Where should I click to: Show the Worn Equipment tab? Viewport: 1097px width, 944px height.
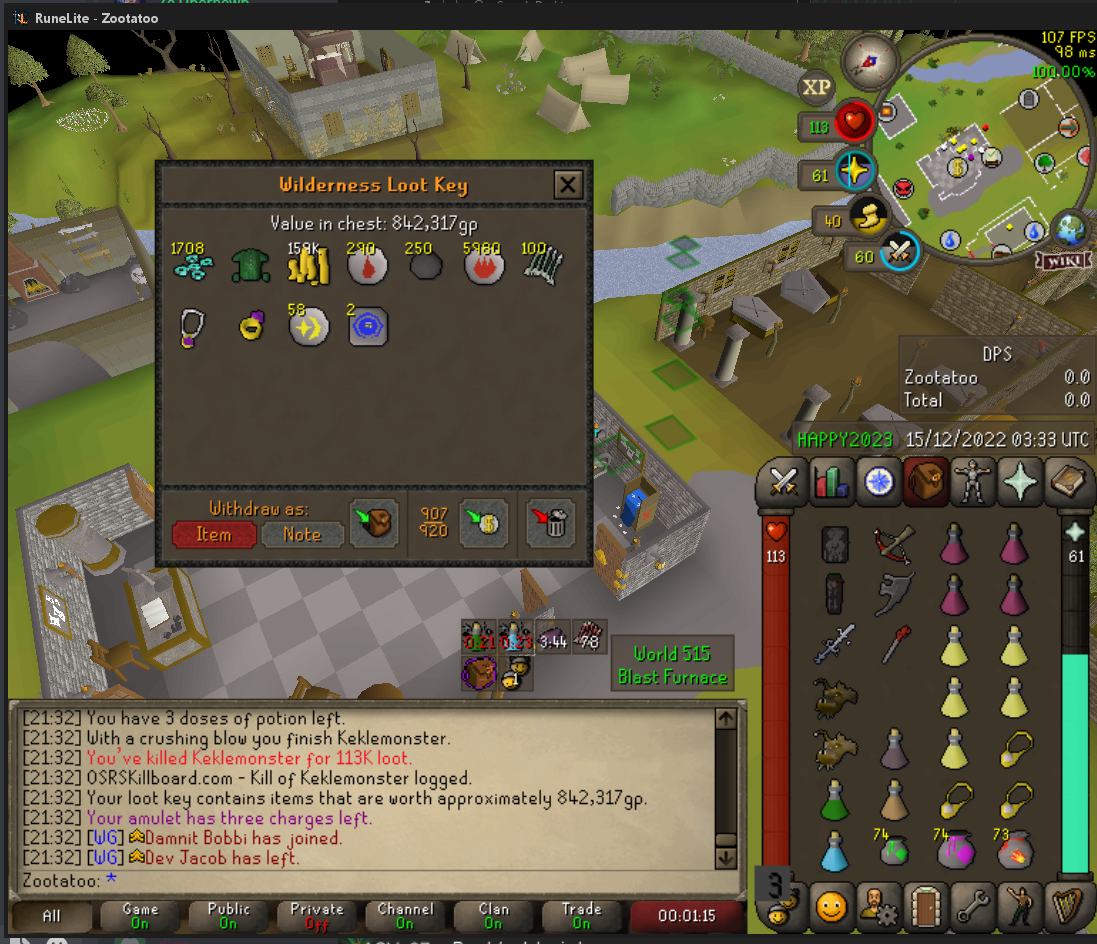[973, 484]
